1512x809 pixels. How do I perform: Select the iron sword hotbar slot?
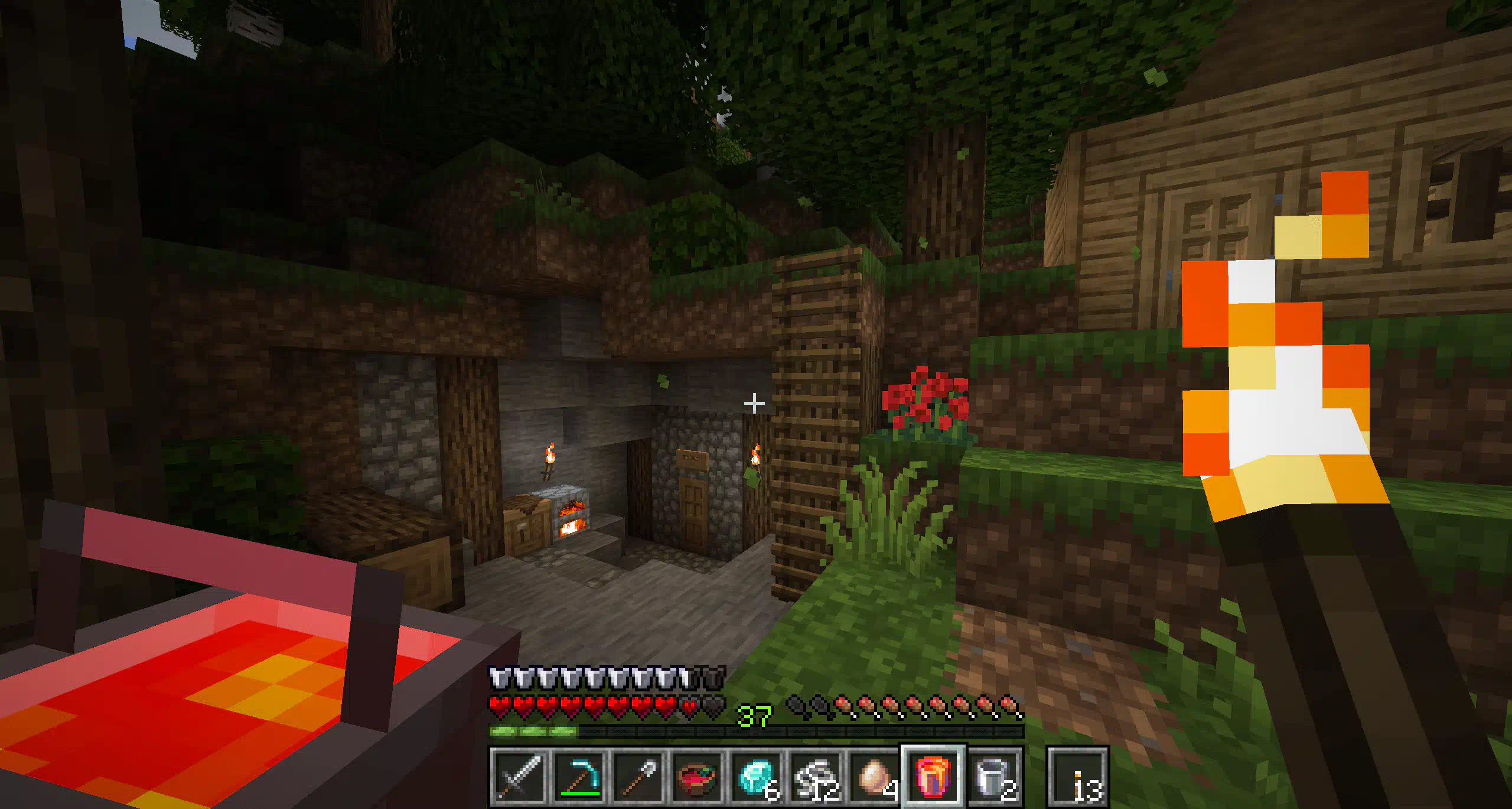[x=519, y=776]
